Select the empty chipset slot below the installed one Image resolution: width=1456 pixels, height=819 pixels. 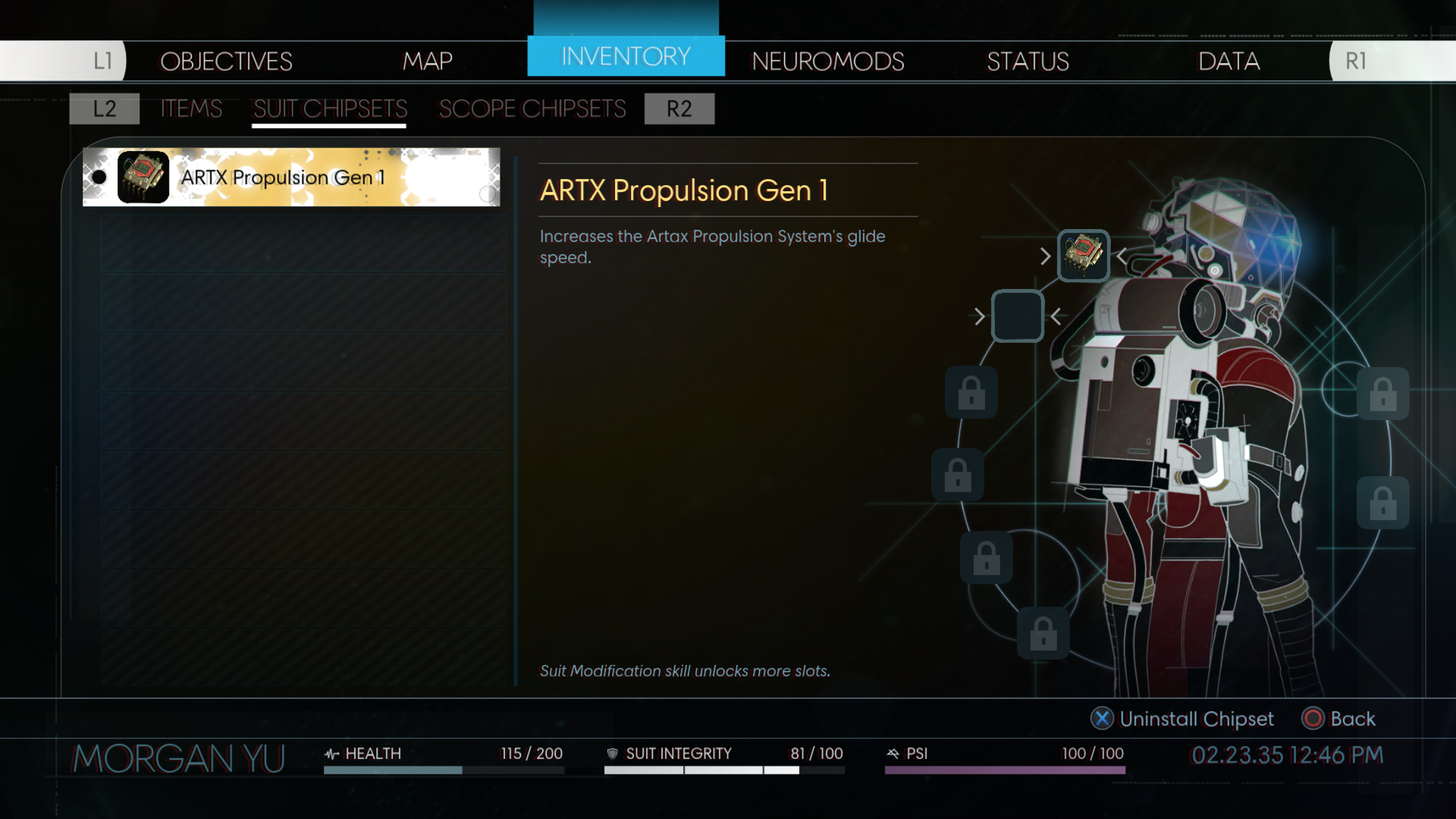tap(1018, 315)
